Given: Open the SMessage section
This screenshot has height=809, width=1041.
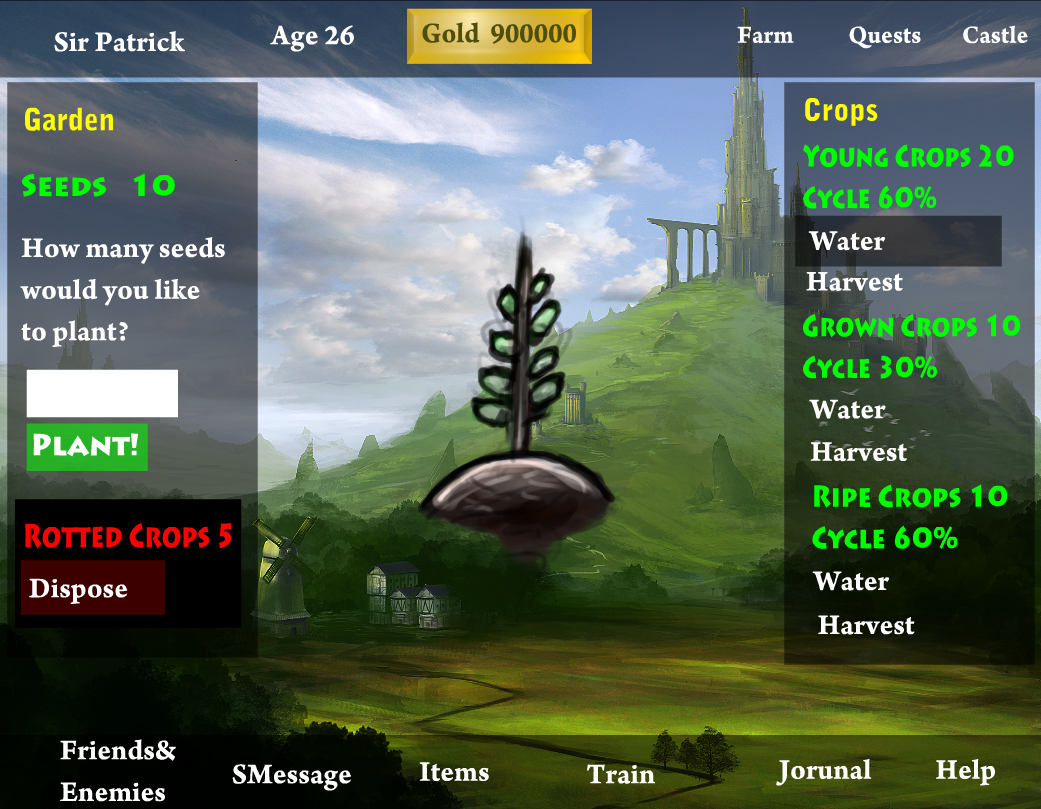Looking at the screenshot, I should click(x=291, y=775).
